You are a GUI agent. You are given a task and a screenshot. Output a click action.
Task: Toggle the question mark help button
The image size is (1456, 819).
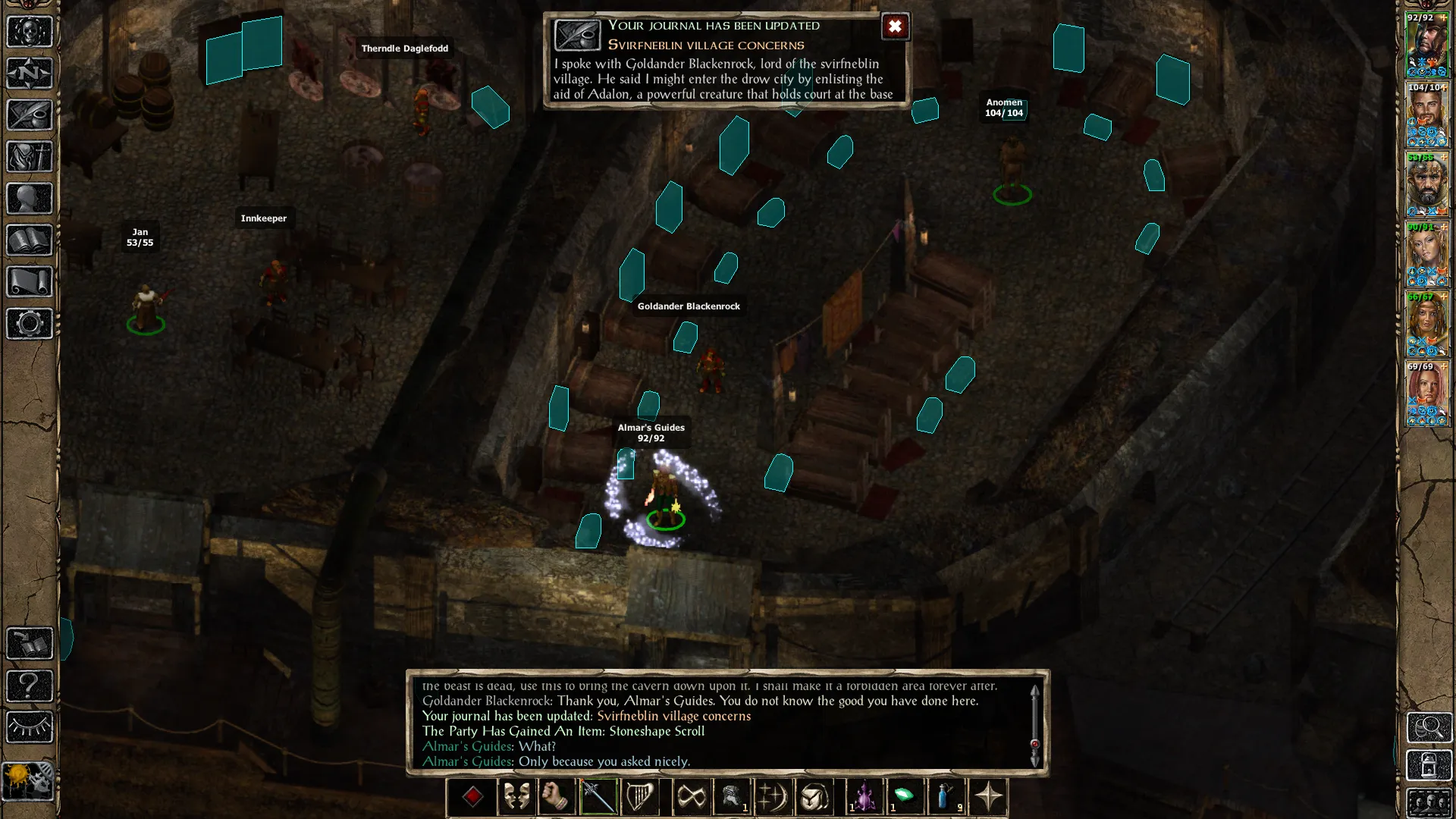[30, 686]
